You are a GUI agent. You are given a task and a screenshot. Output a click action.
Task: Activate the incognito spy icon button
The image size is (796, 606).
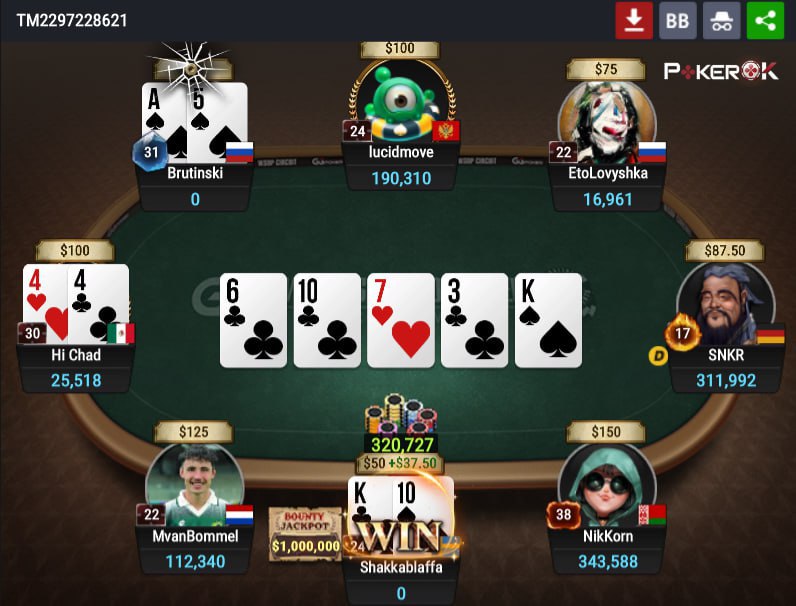[721, 20]
